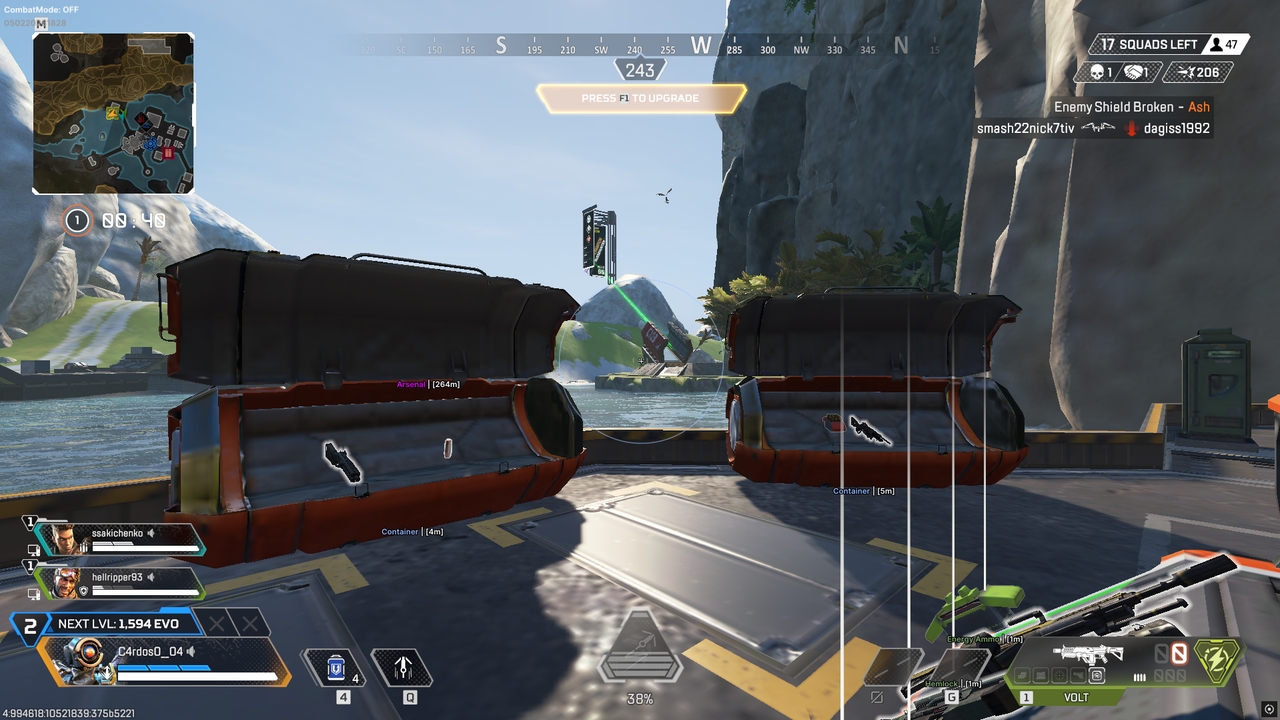Screen dimensions: 1280x720
Task: Click the round ring indicator icon
Action: coord(77,220)
